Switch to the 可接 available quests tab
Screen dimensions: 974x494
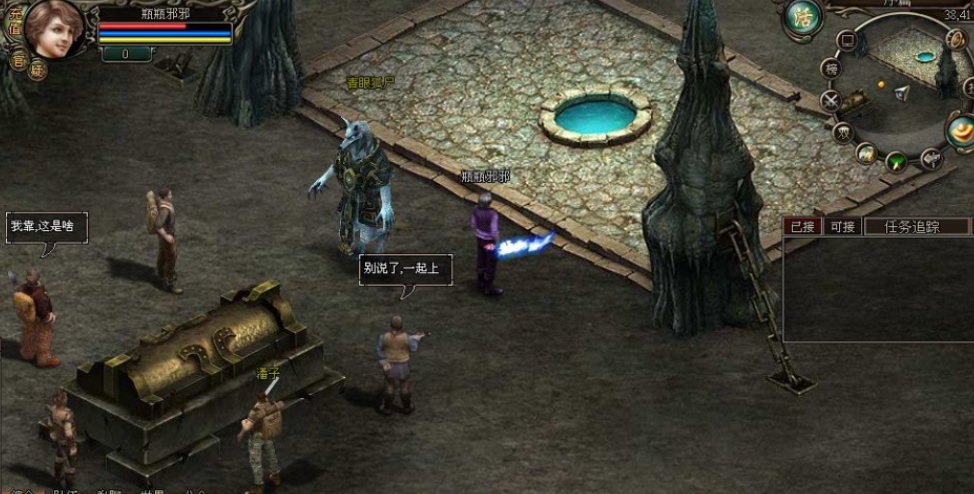click(x=843, y=227)
